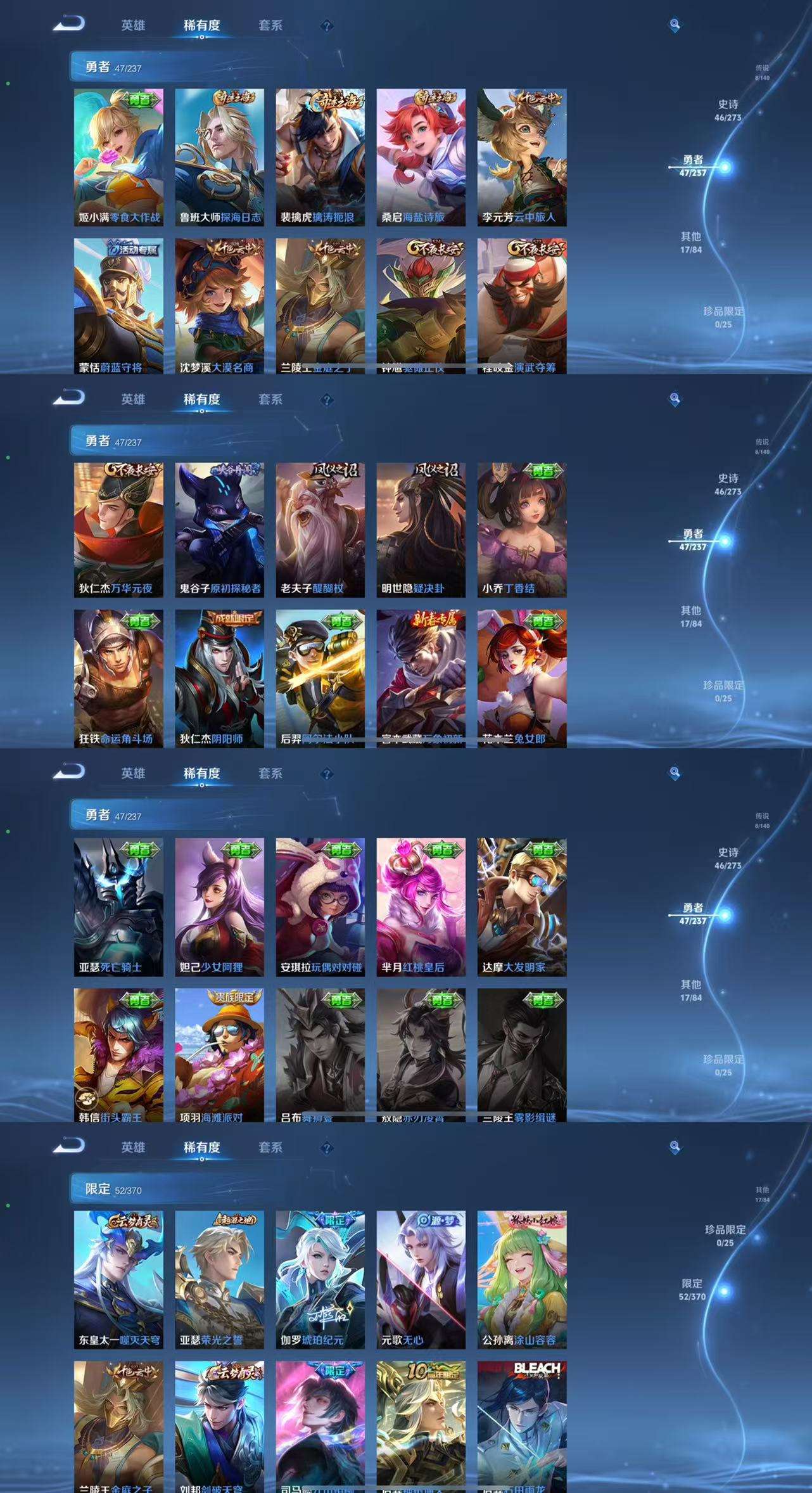Open 公孙离 涂山容容 skin card

pyautogui.click(x=522, y=1280)
